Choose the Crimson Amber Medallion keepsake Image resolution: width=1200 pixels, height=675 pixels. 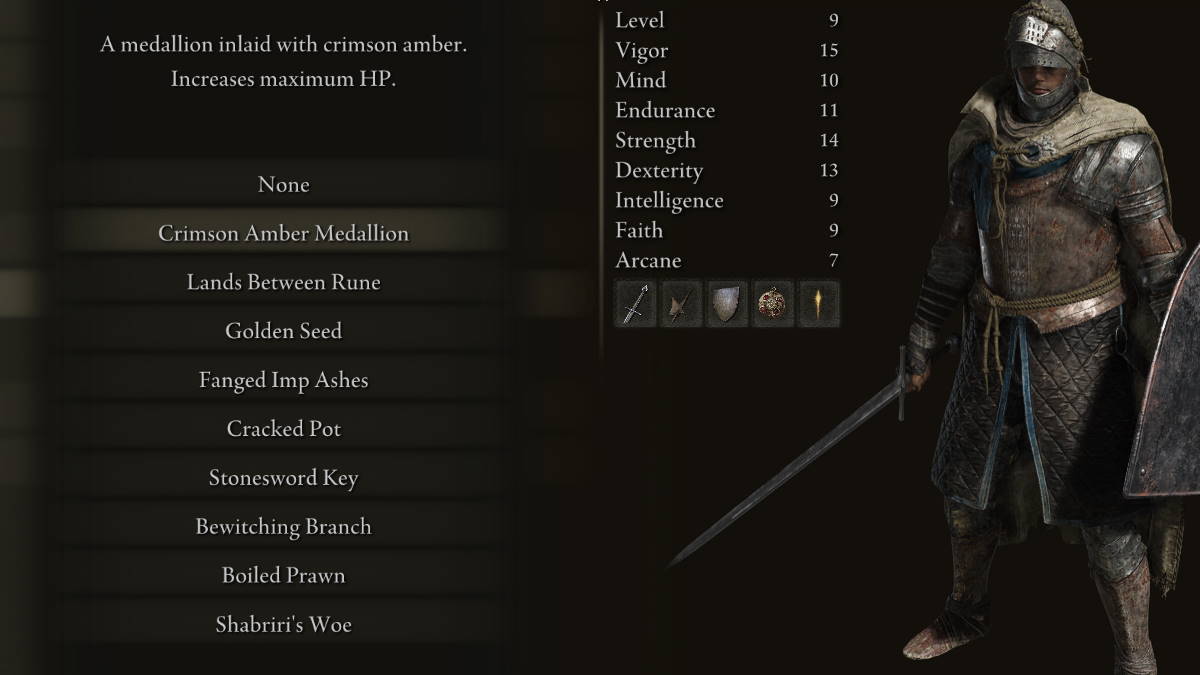point(283,234)
